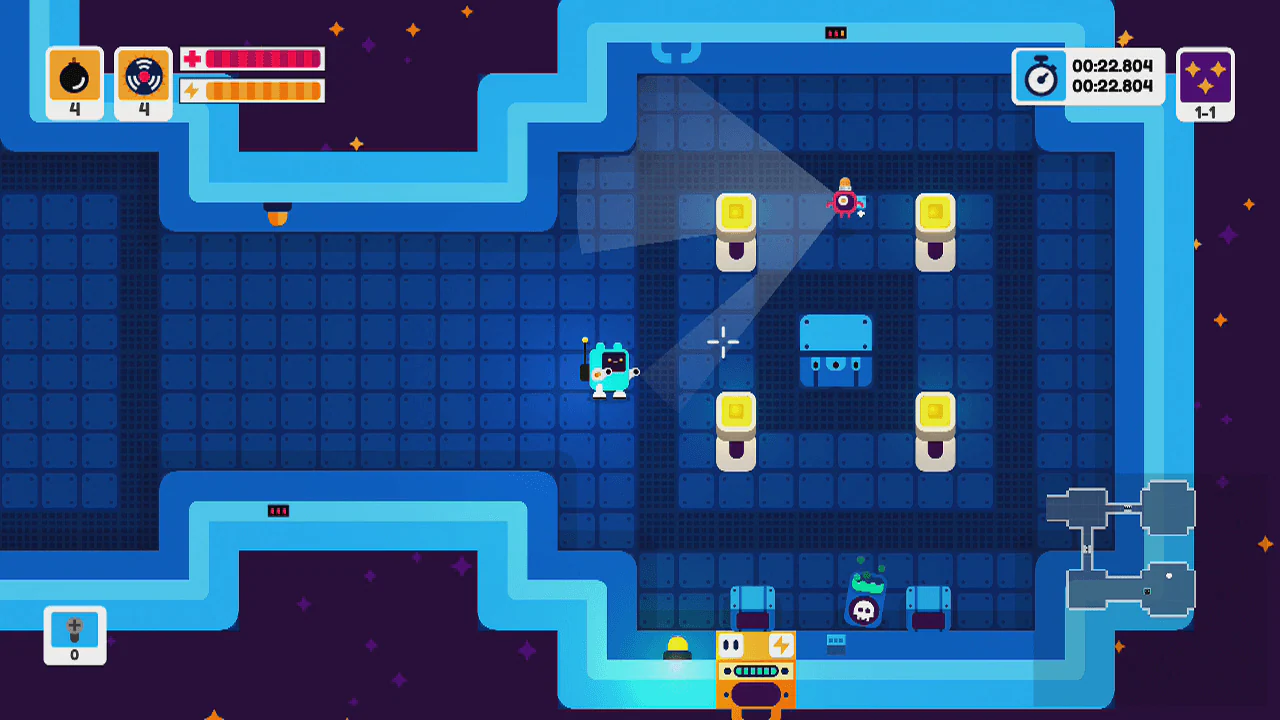Click the orange enemy robot
The width and height of the screenshot is (1280, 720).
coord(847,200)
